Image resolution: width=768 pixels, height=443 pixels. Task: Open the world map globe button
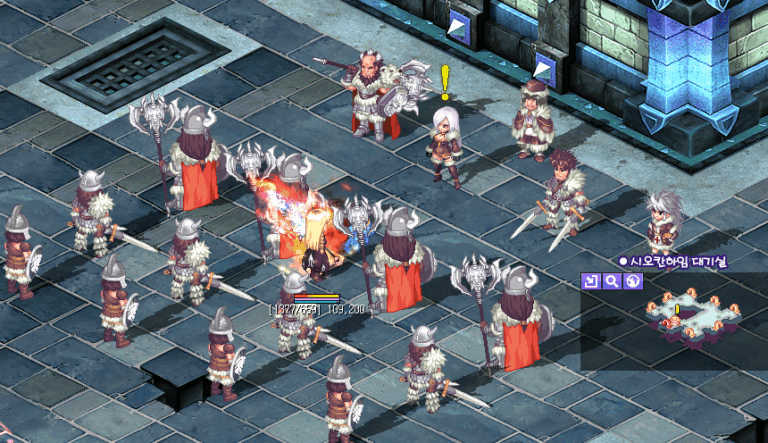coord(632,281)
